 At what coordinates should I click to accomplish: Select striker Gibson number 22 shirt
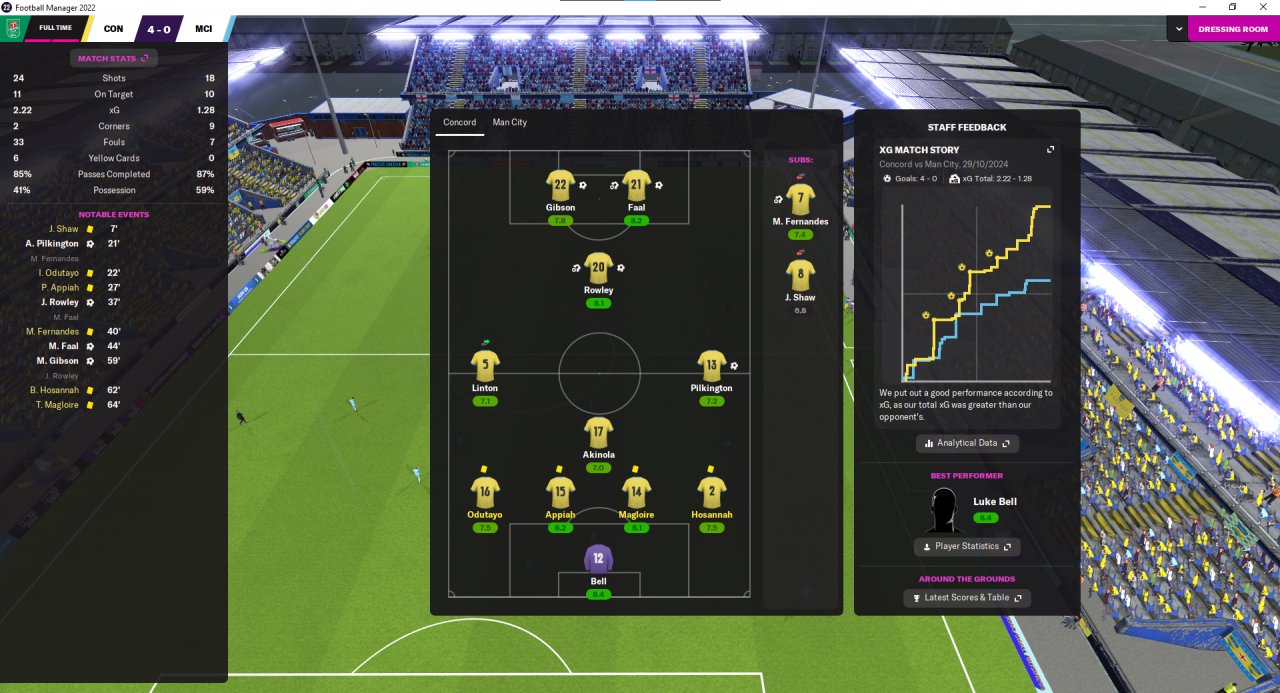point(560,185)
